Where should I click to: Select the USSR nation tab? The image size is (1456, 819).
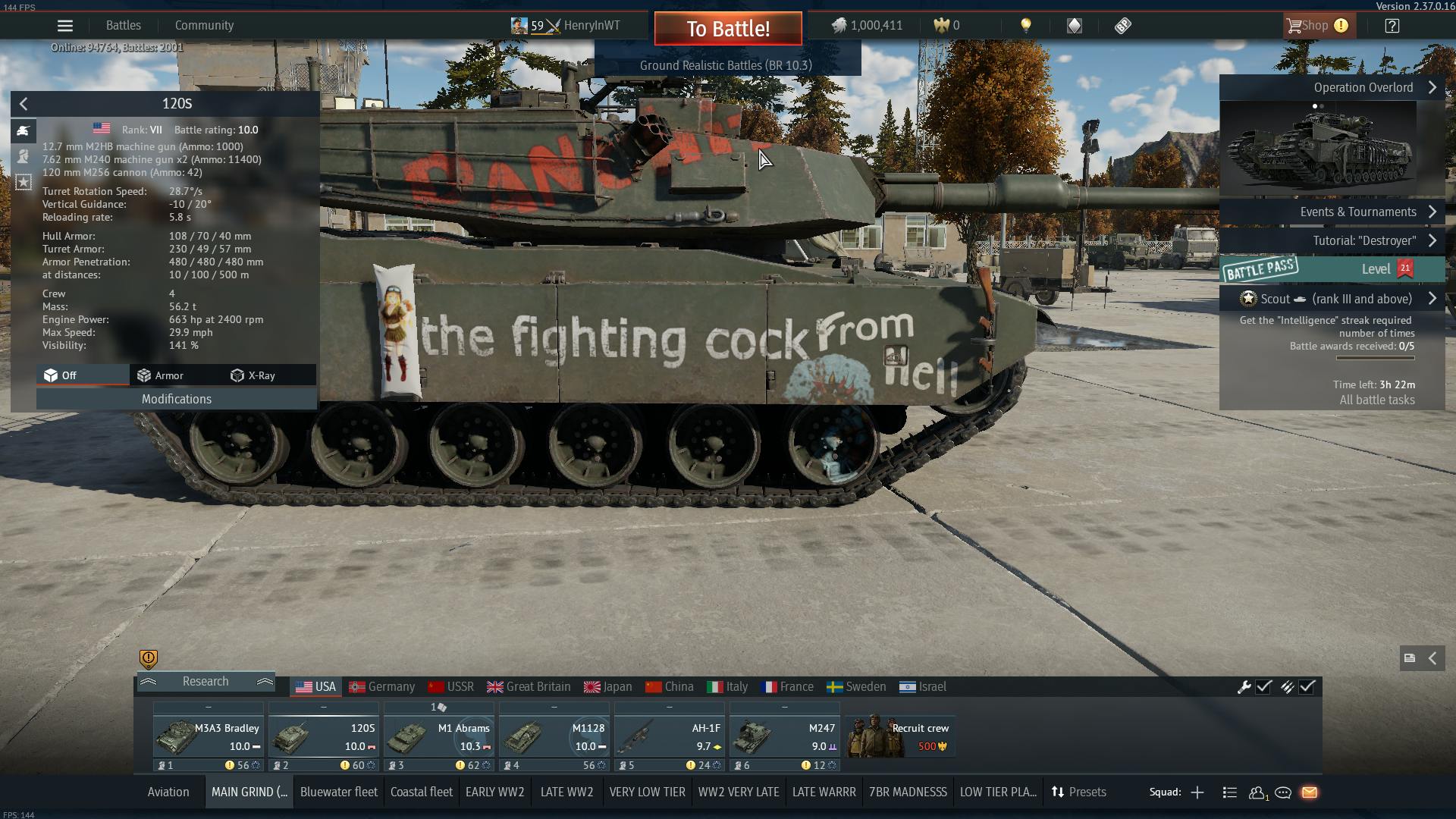pos(451,687)
